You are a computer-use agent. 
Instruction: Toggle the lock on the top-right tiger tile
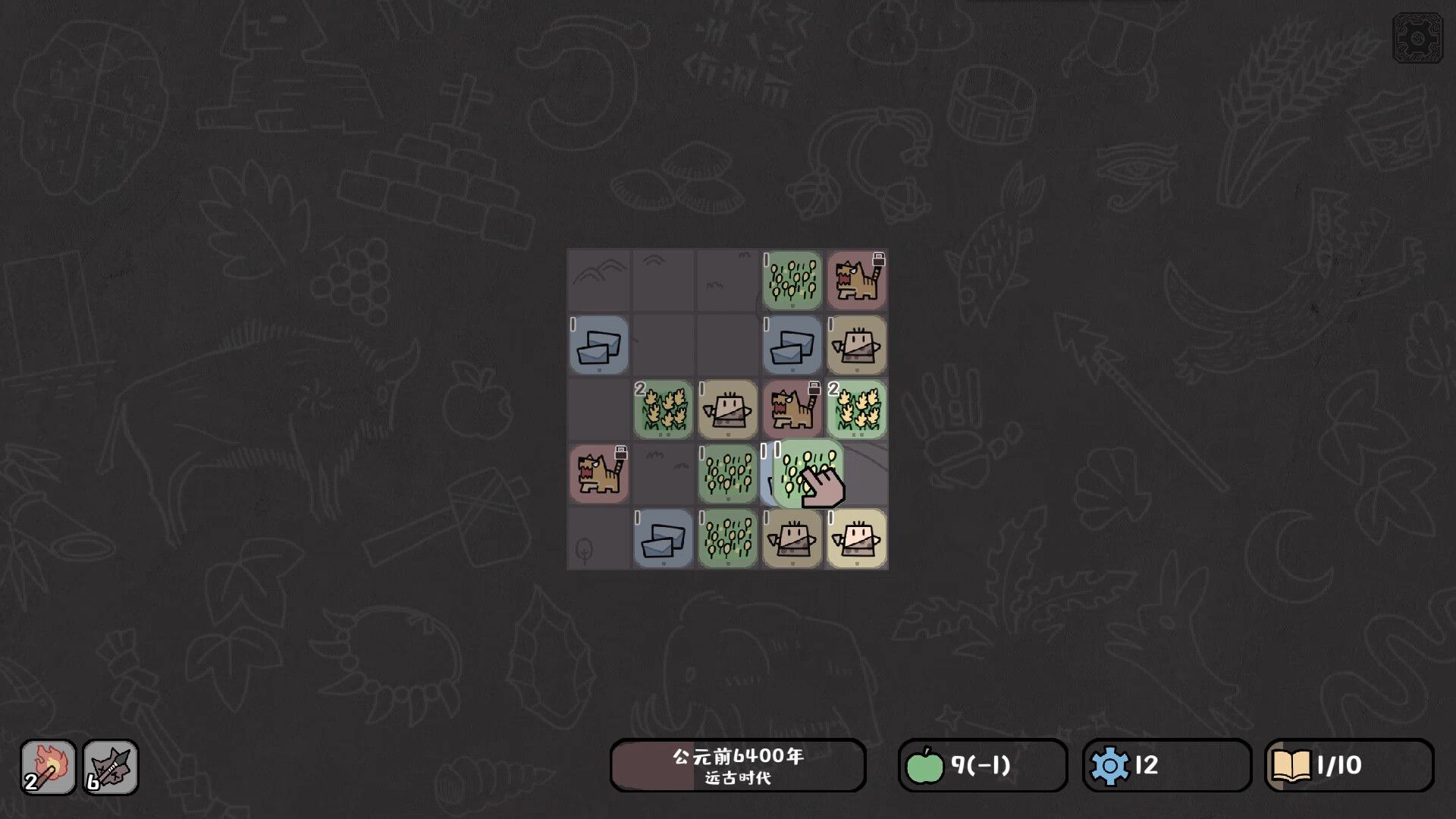click(x=878, y=260)
